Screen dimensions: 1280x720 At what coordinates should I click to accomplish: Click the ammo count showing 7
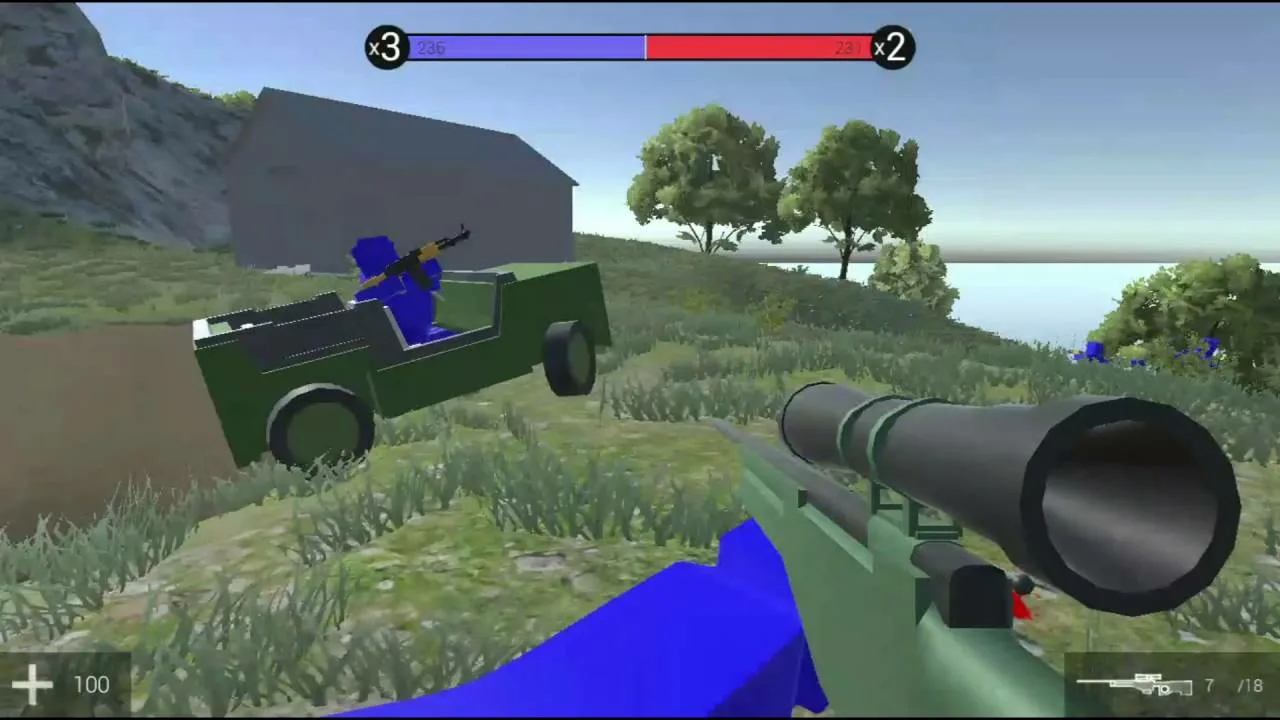click(x=1208, y=687)
